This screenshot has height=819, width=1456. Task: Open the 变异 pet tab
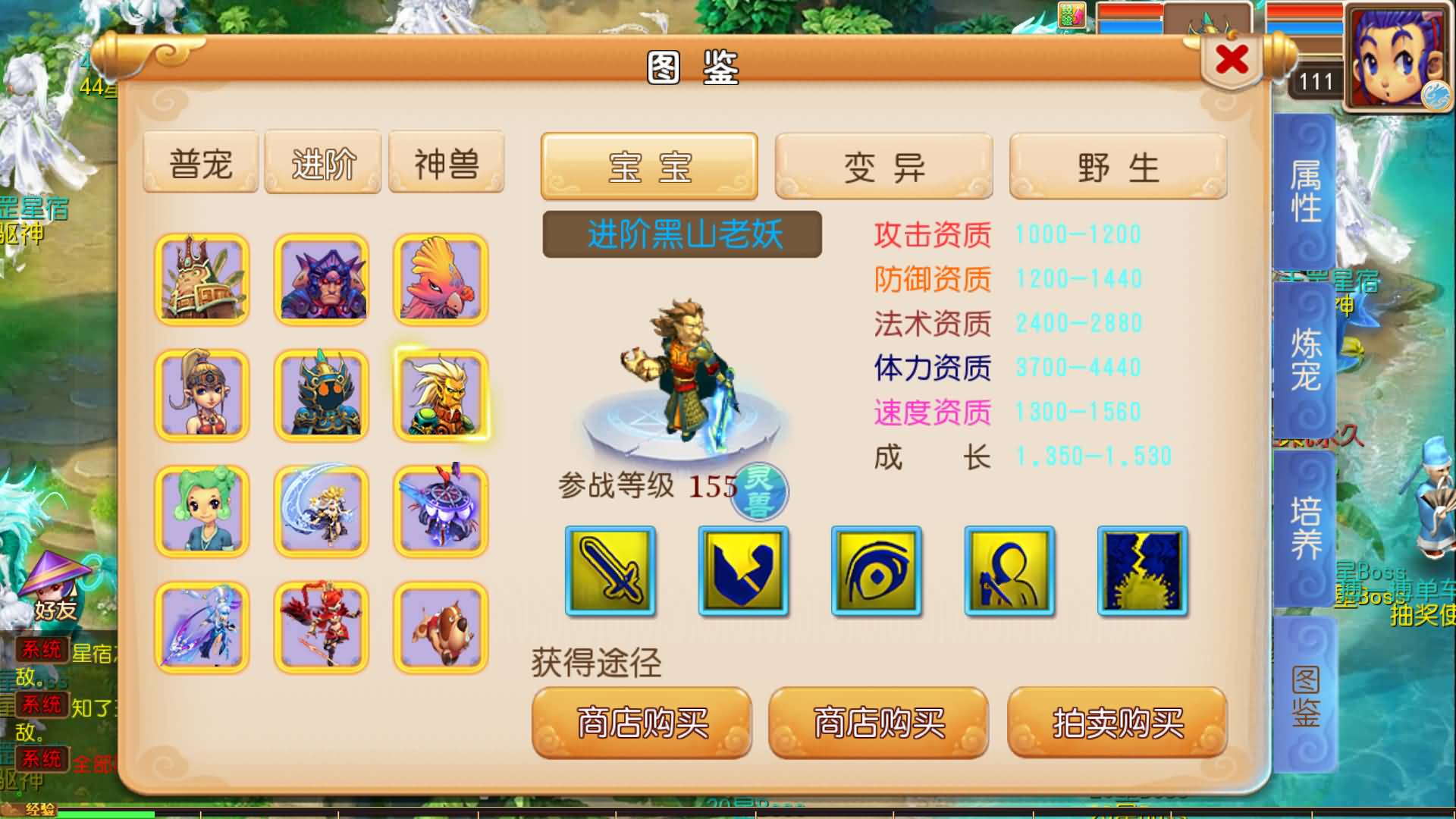point(884,165)
